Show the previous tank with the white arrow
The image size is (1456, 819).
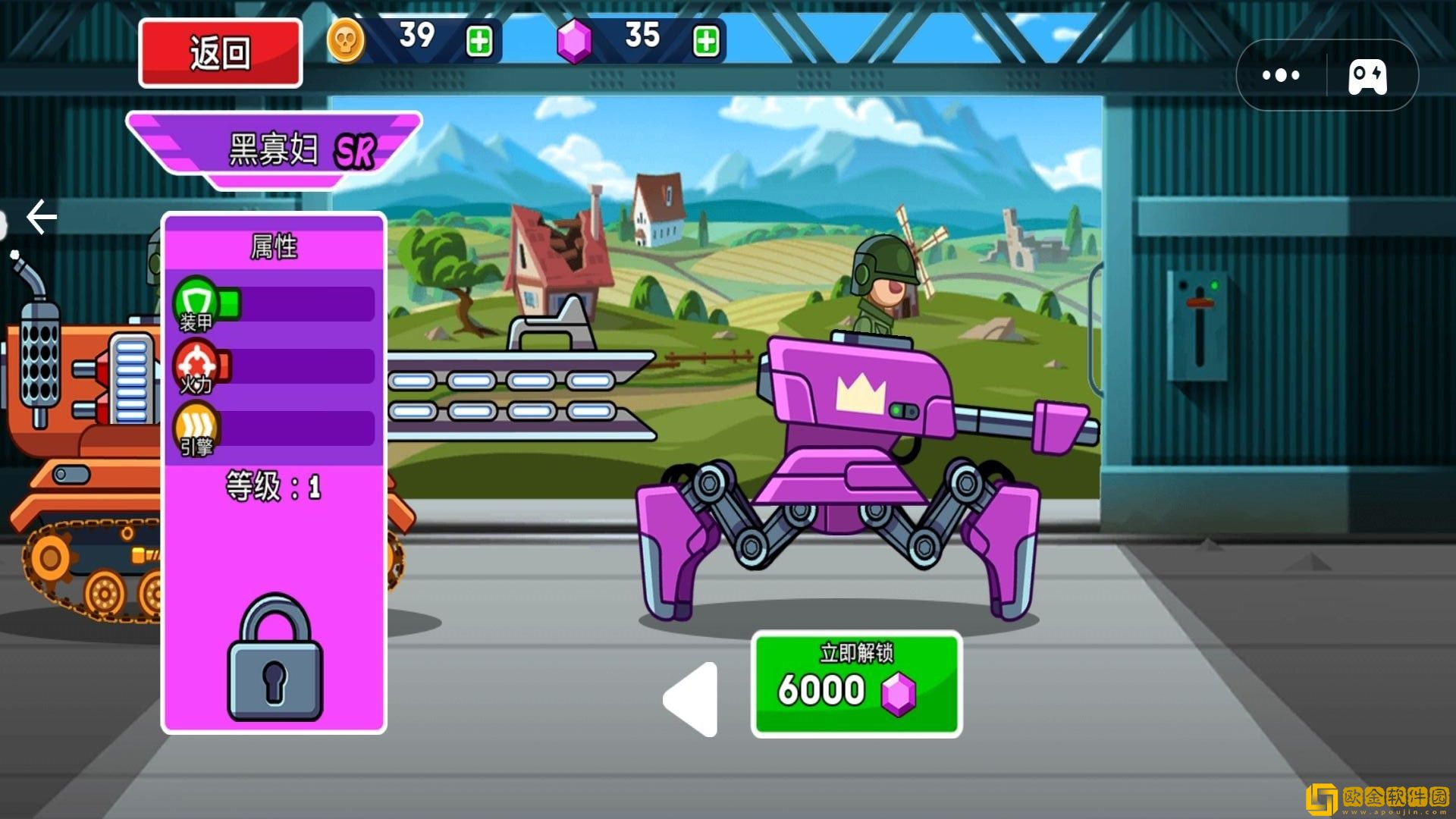(x=692, y=699)
